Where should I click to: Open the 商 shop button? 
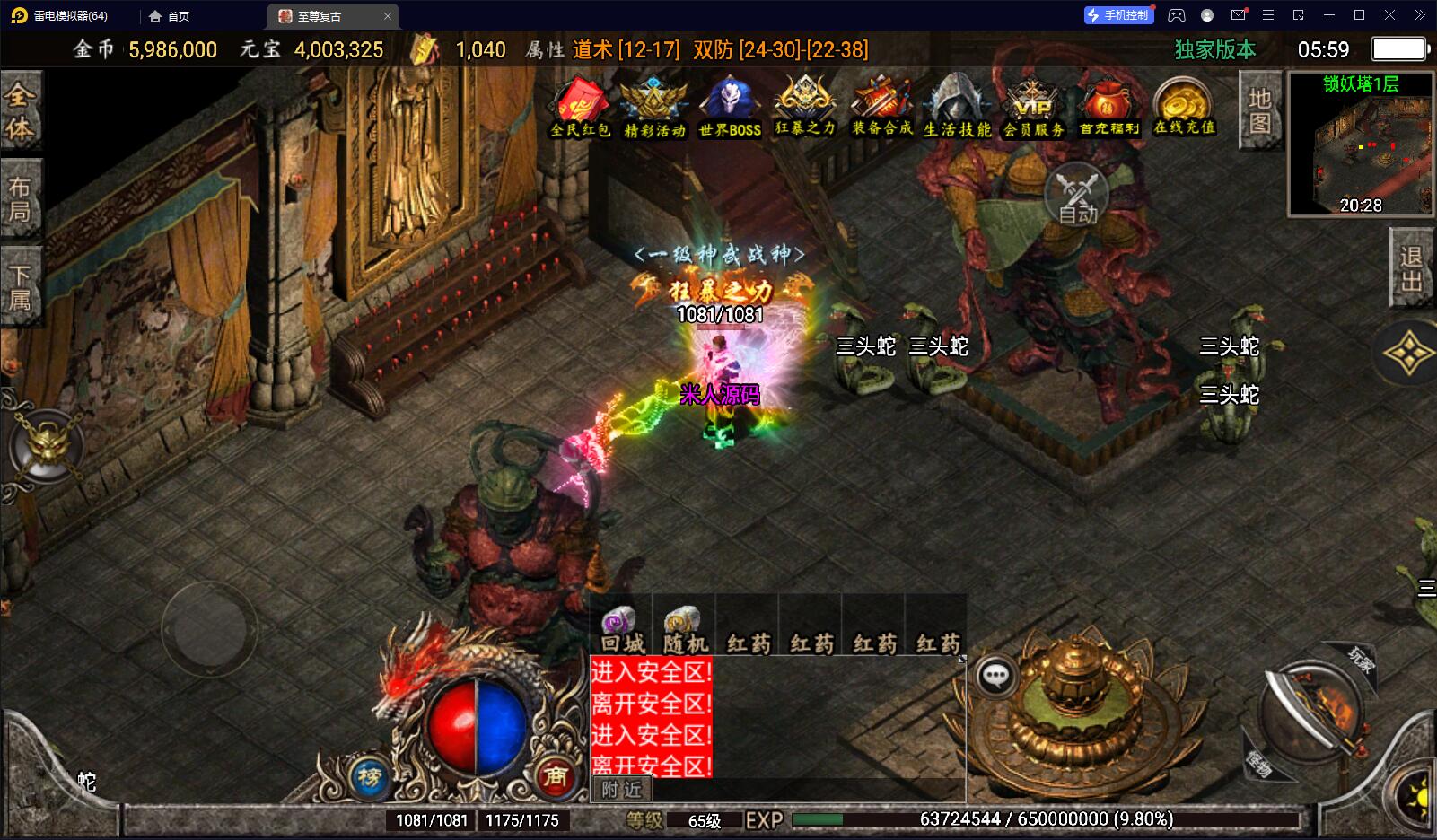[x=555, y=775]
